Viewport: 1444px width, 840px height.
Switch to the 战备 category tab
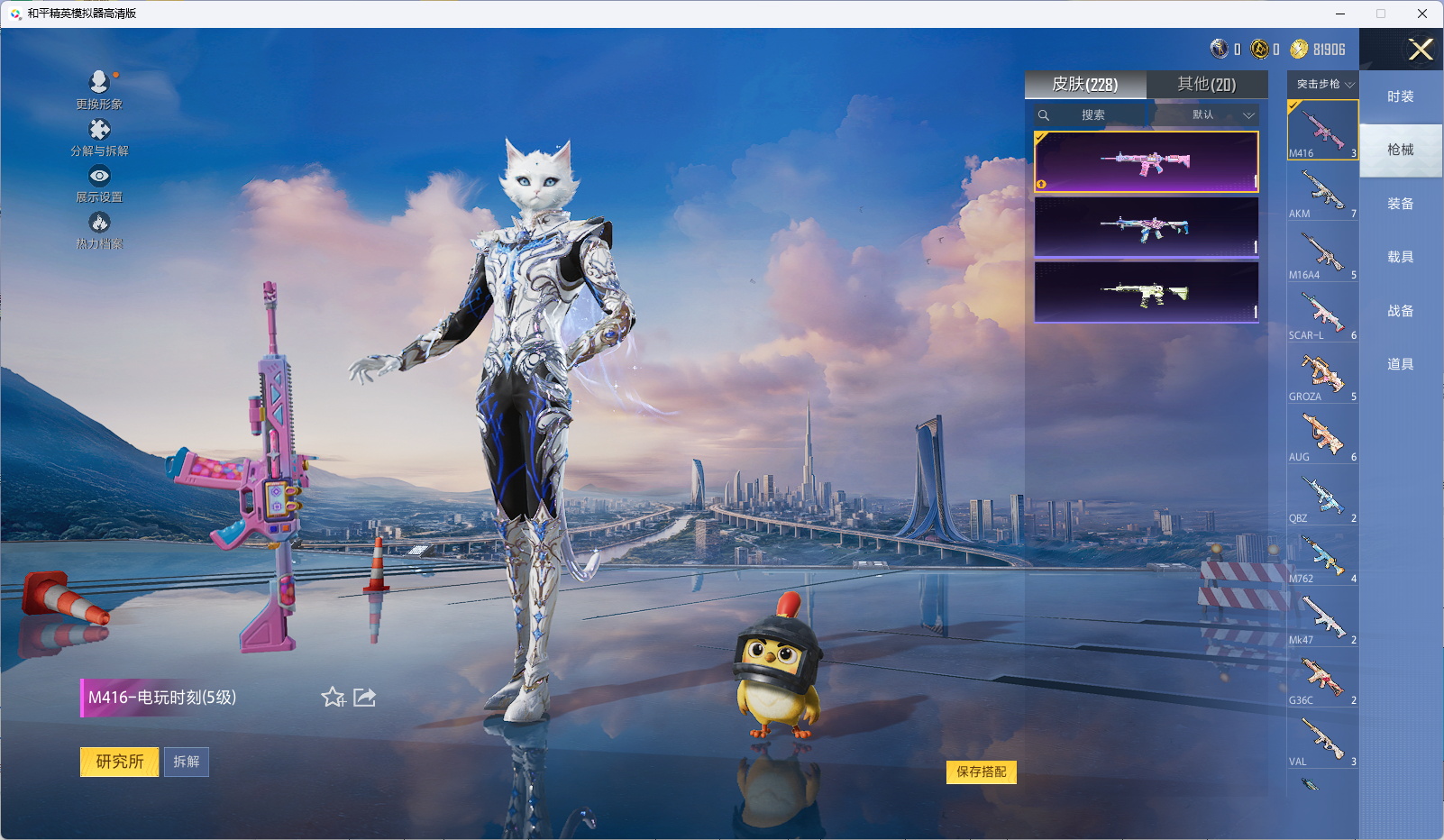1400,311
